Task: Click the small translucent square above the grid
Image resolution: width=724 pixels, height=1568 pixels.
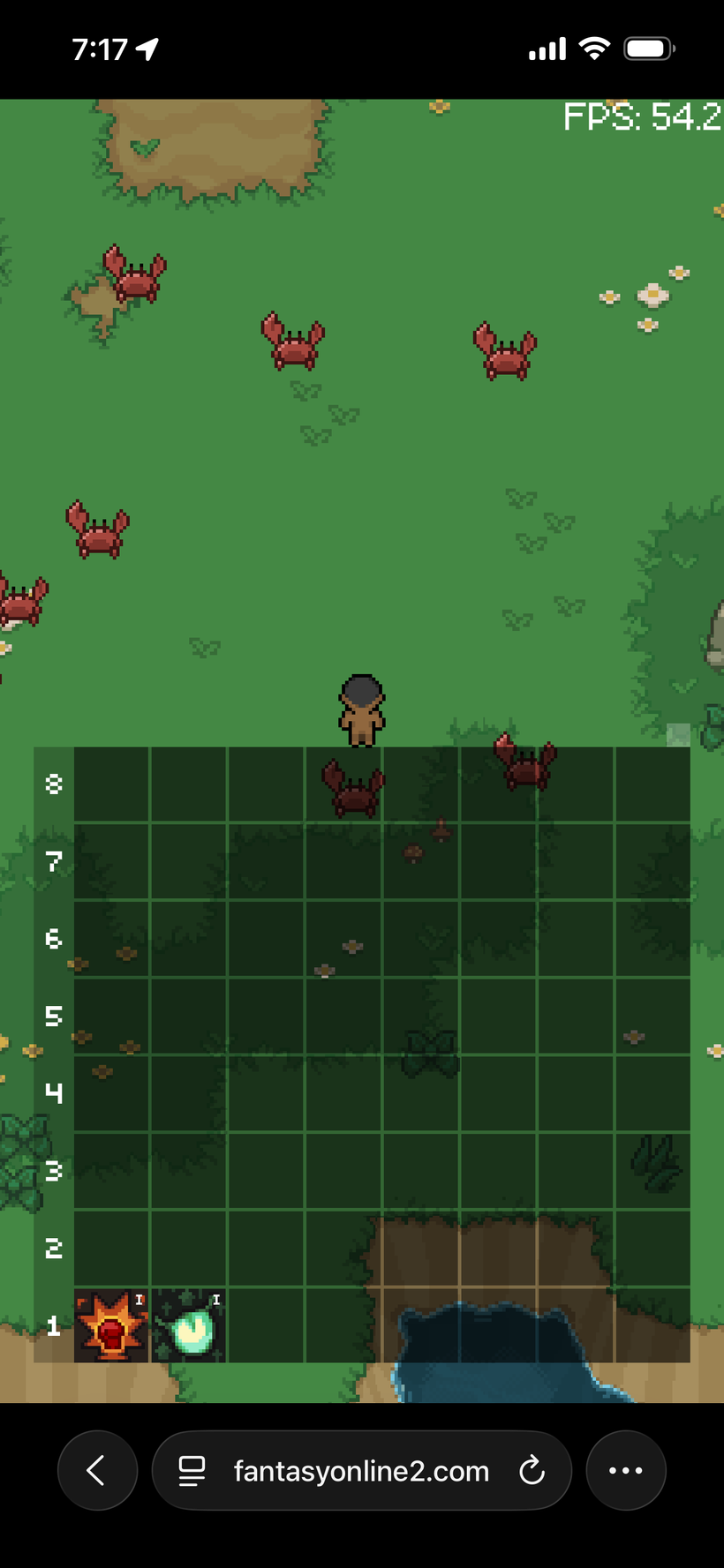Action: pyautogui.click(x=678, y=734)
